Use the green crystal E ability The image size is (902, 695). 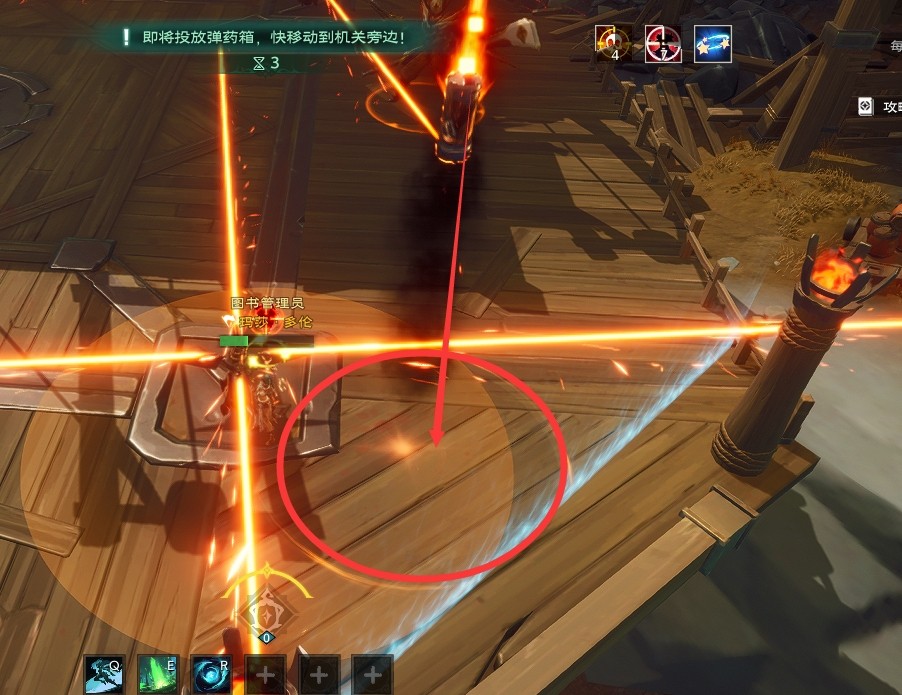(x=157, y=674)
